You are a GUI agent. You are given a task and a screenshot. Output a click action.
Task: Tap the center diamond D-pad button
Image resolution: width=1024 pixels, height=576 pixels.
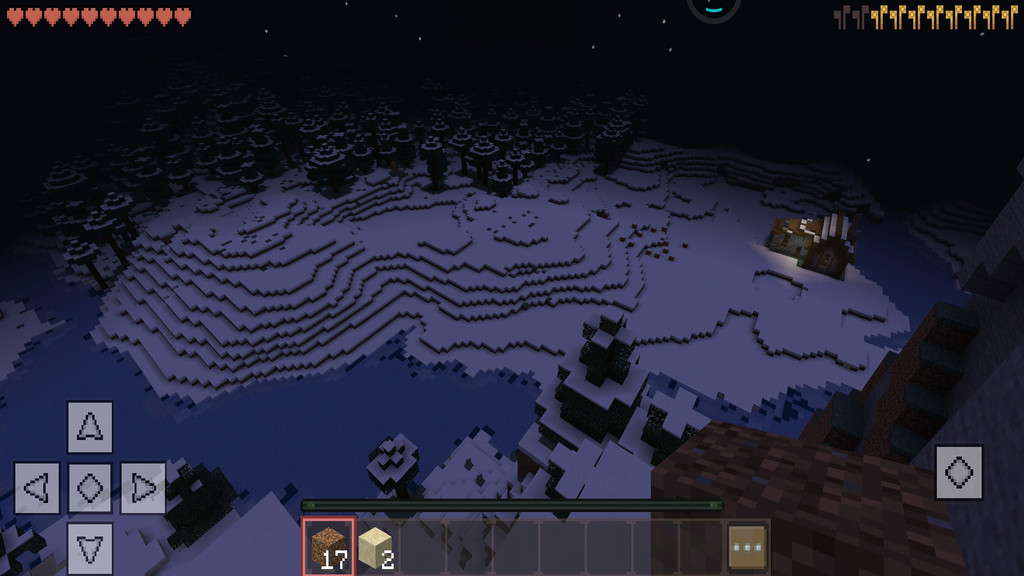90,488
